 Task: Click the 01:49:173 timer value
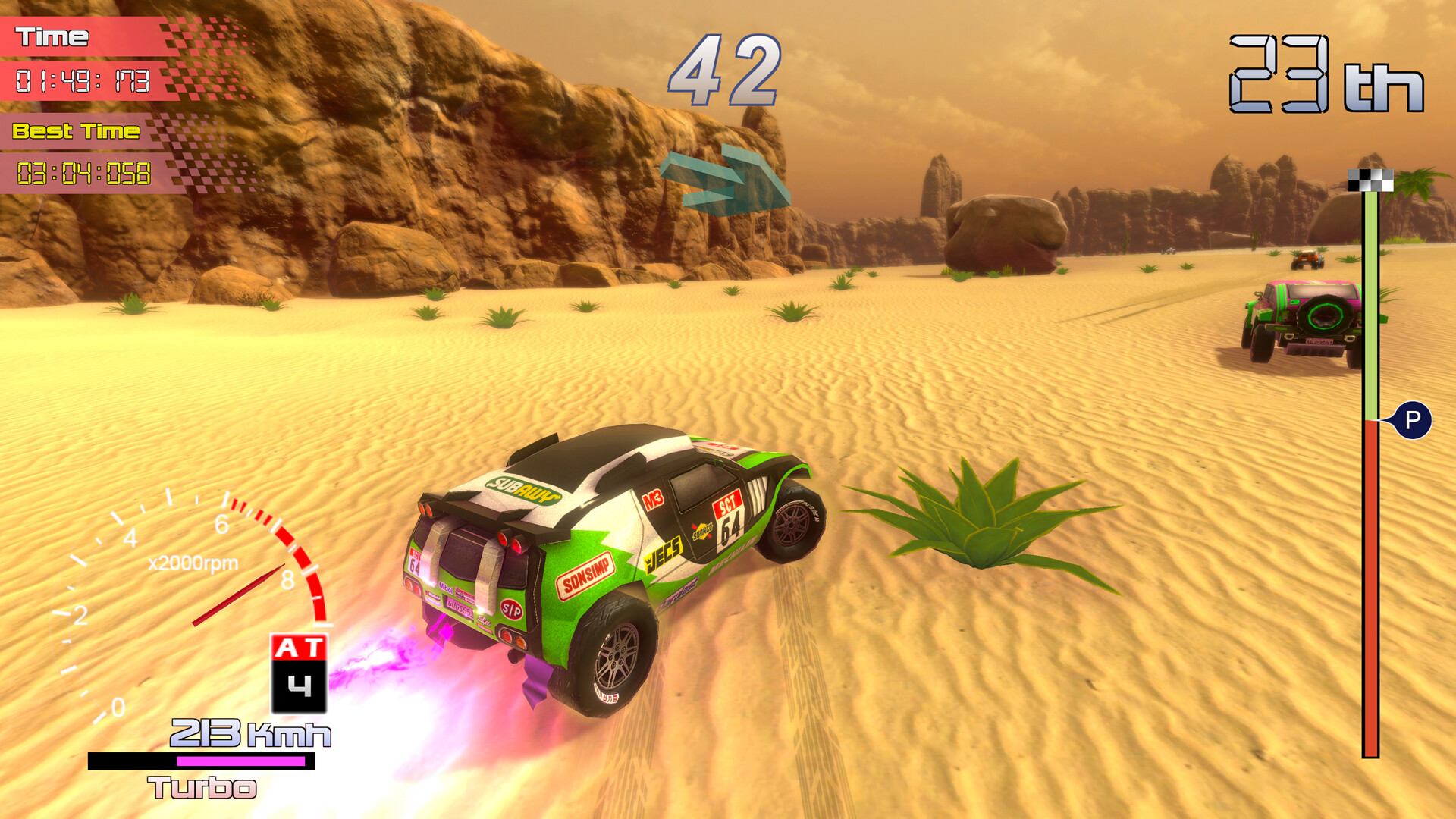tap(83, 80)
